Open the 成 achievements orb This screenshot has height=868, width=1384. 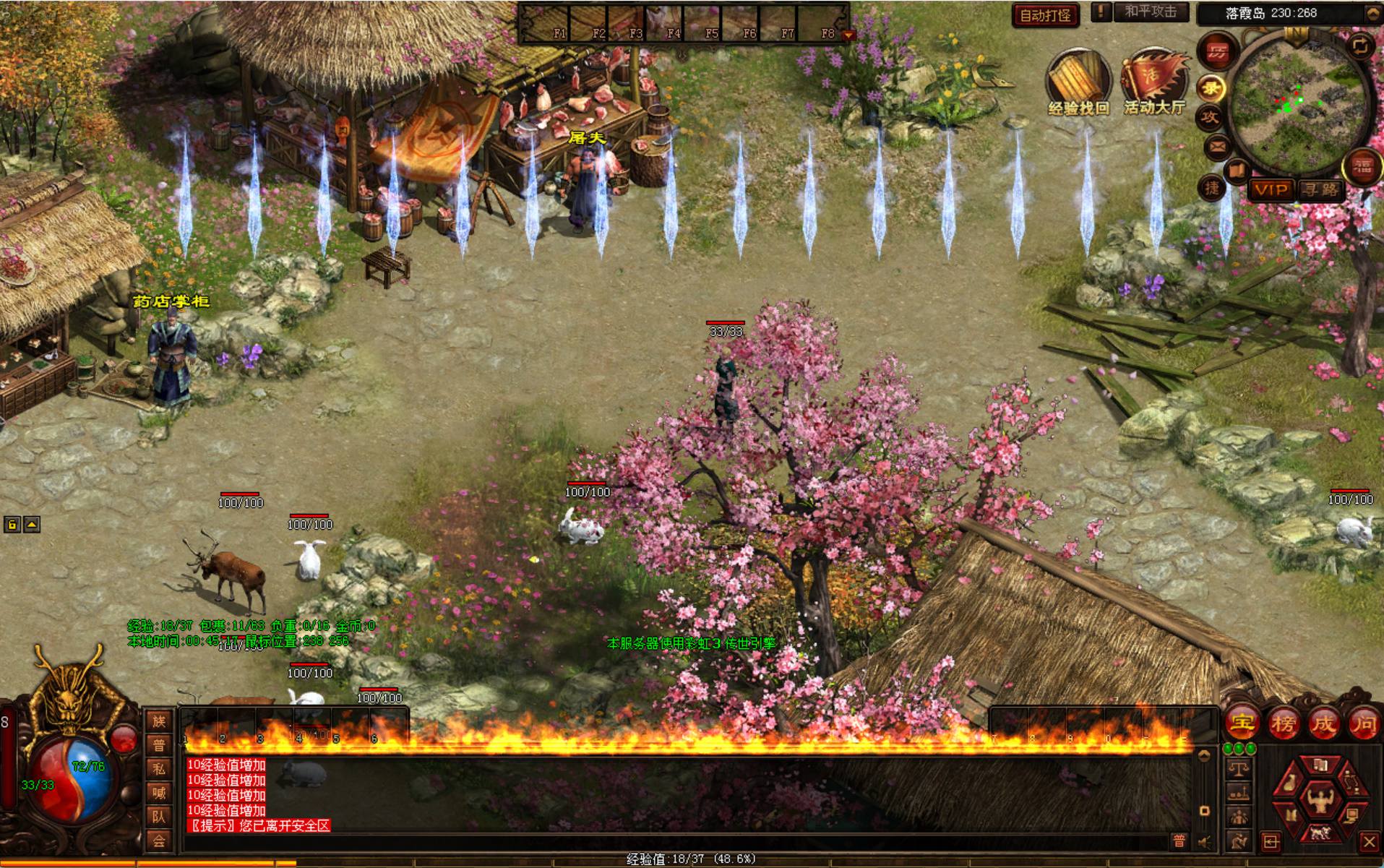1323,723
